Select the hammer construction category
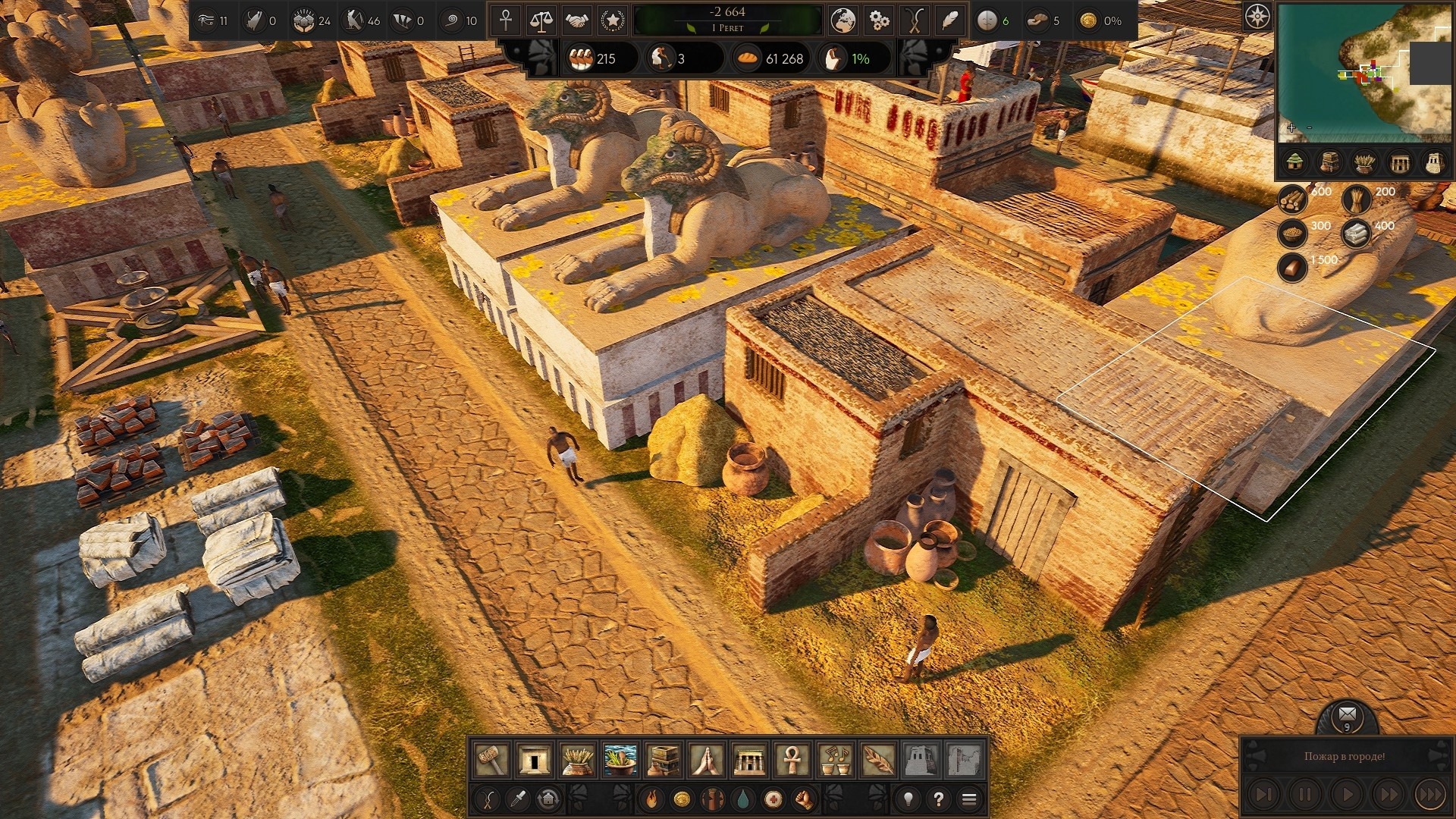Screen dimensions: 1456x819 click(x=491, y=759)
